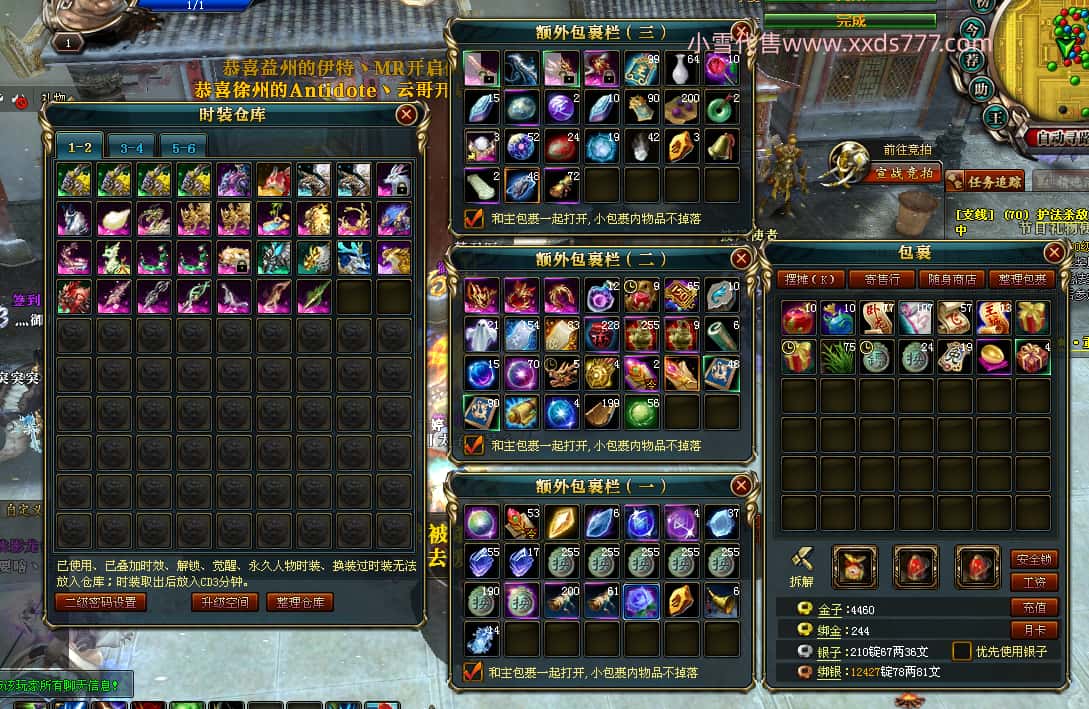The width and height of the screenshot is (1089, 709).
Task: Close the 额外包裹栏(二) extra bag window
Action: [741, 259]
